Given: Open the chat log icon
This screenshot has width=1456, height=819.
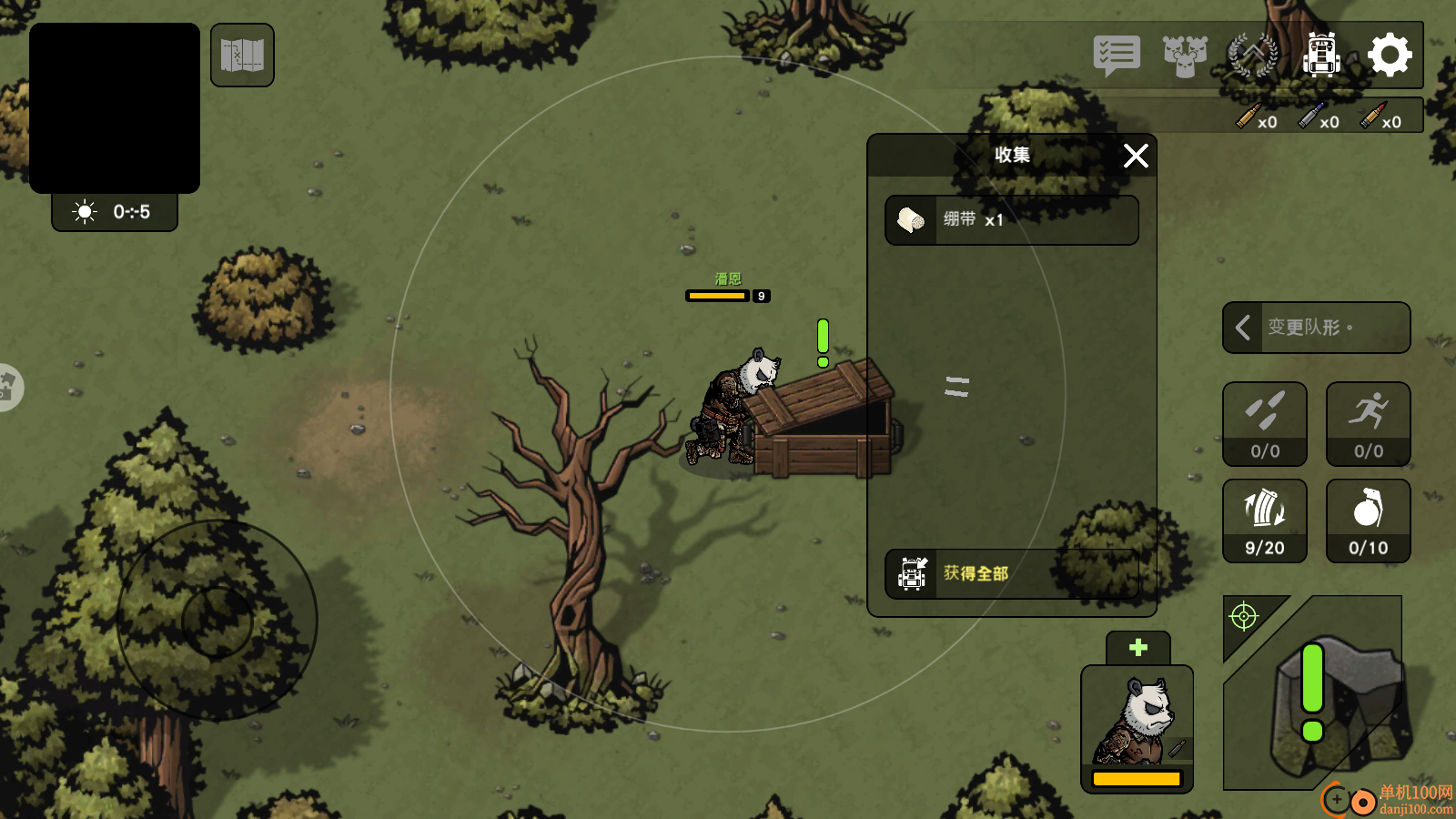Looking at the screenshot, I should 1117,56.
